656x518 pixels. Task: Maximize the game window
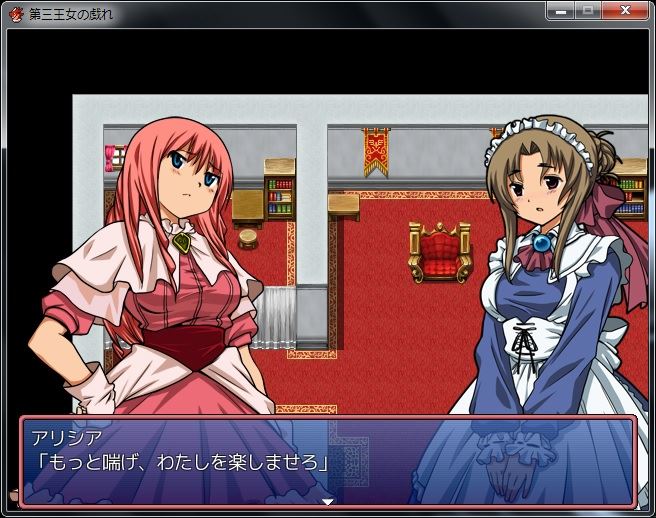[x=588, y=11]
